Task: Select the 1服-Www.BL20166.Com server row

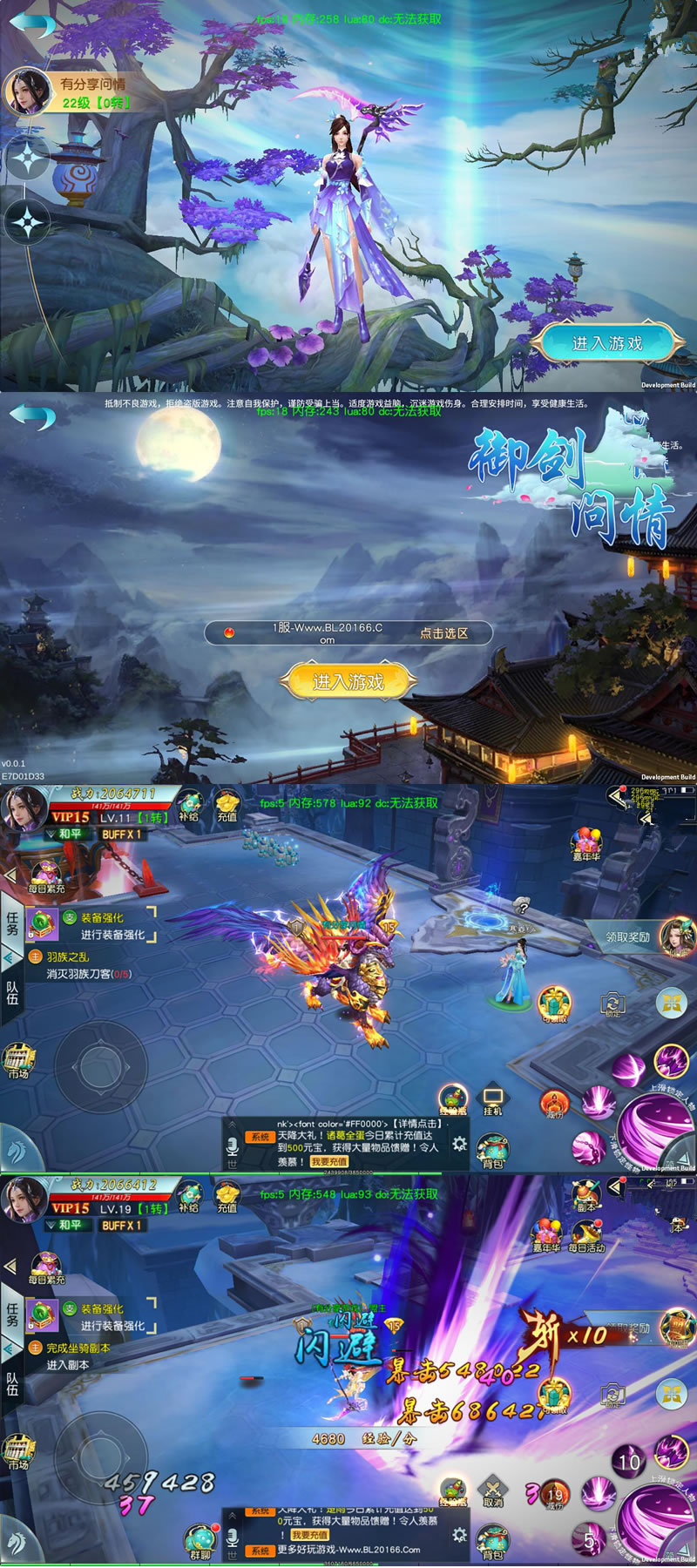Action: (x=327, y=633)
